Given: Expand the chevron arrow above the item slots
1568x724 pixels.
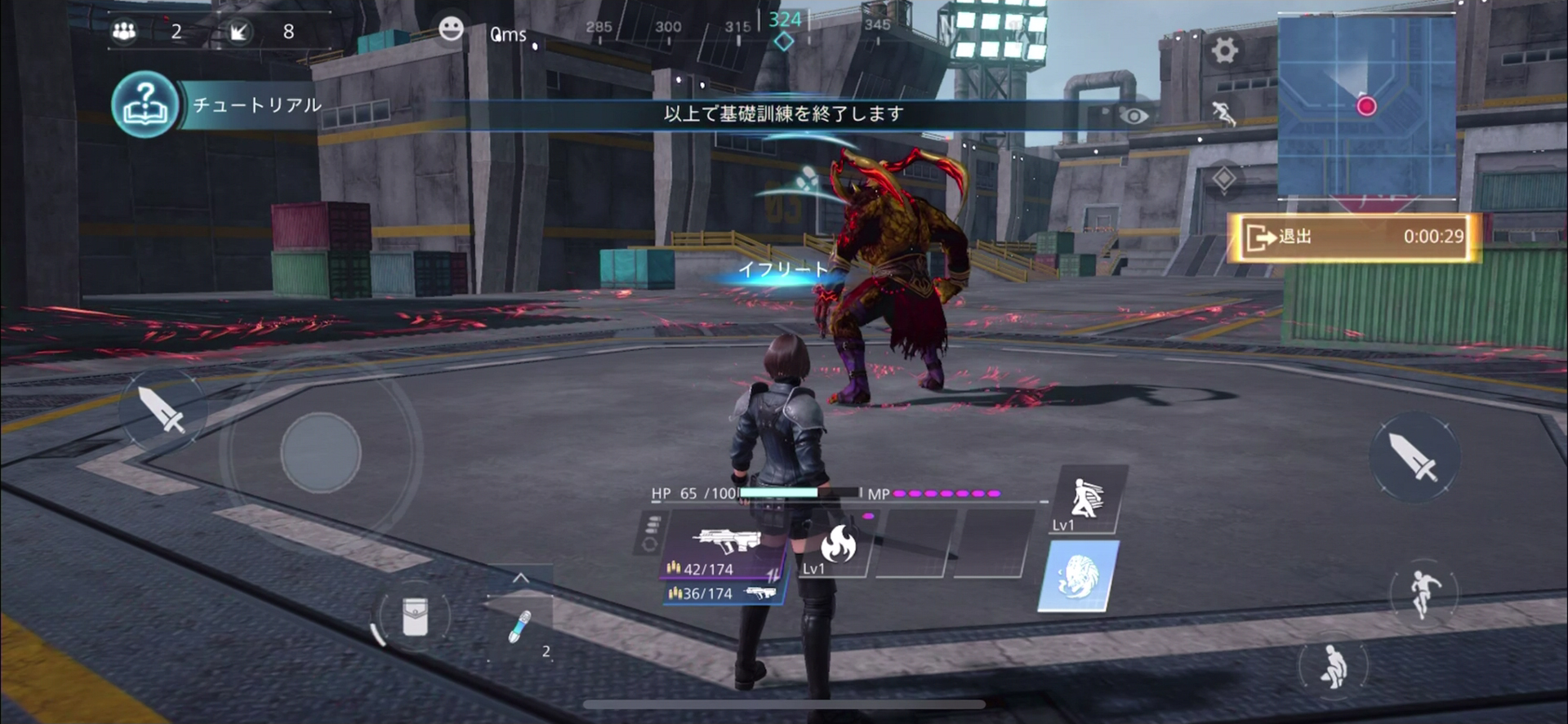Looking at the screenshot, I should [x=520, y=576].
